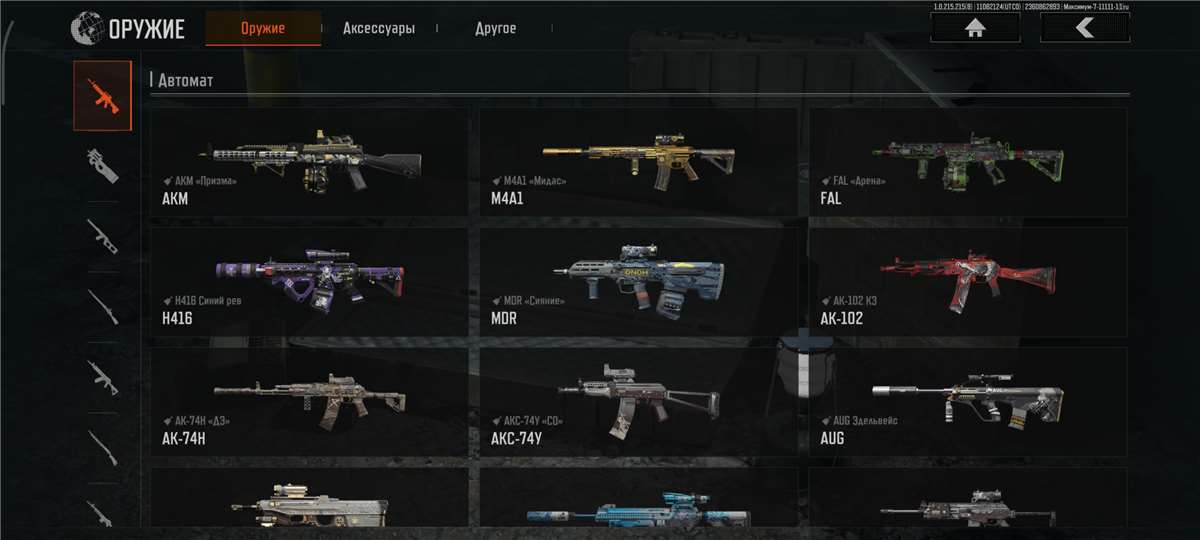Go to the home screen
Image resolution: width=1200 pixels, height=540 pixels.
(975, 28)
